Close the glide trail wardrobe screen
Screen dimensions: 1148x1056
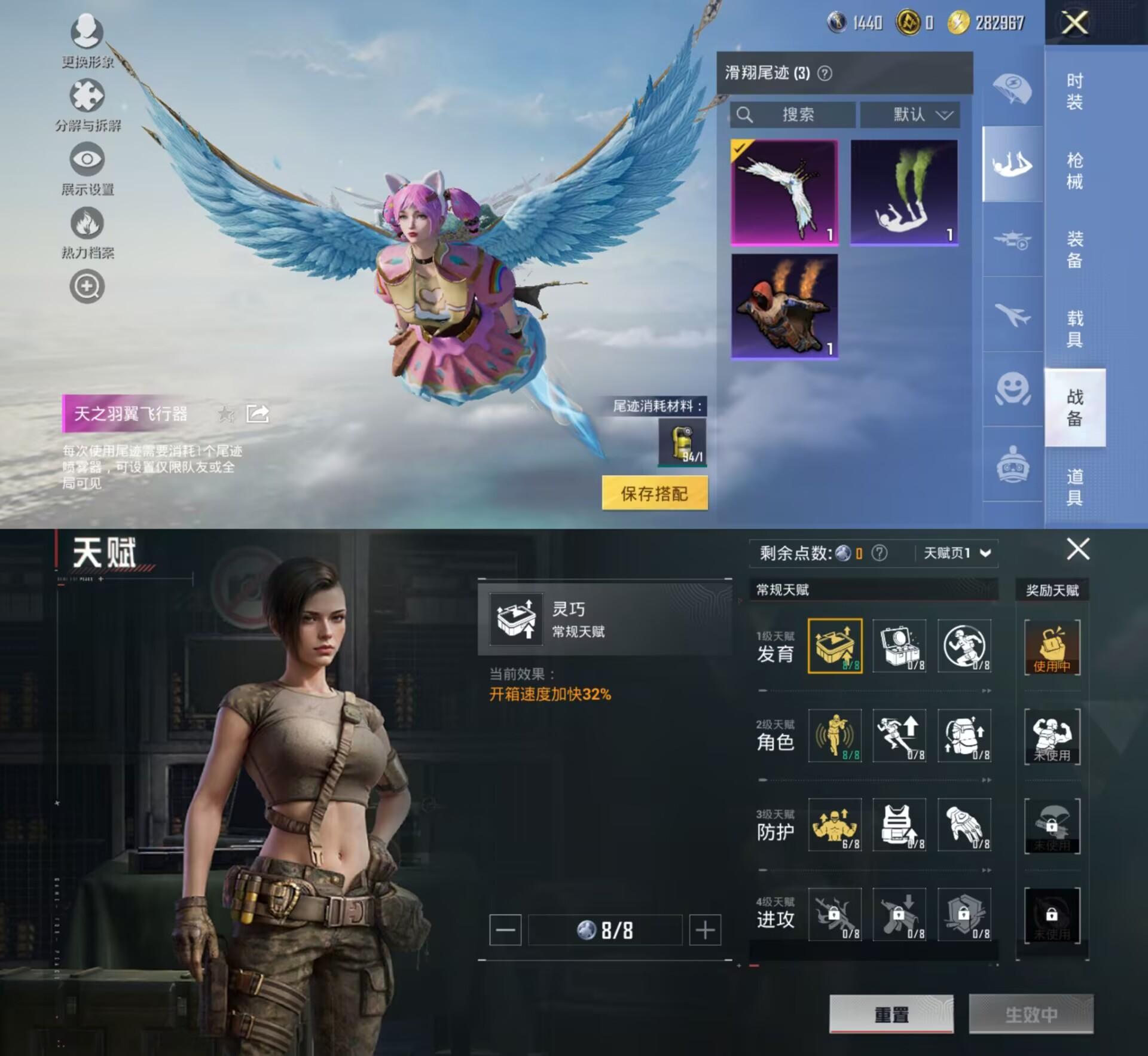pyautogui.click(x=1074, y=23)
